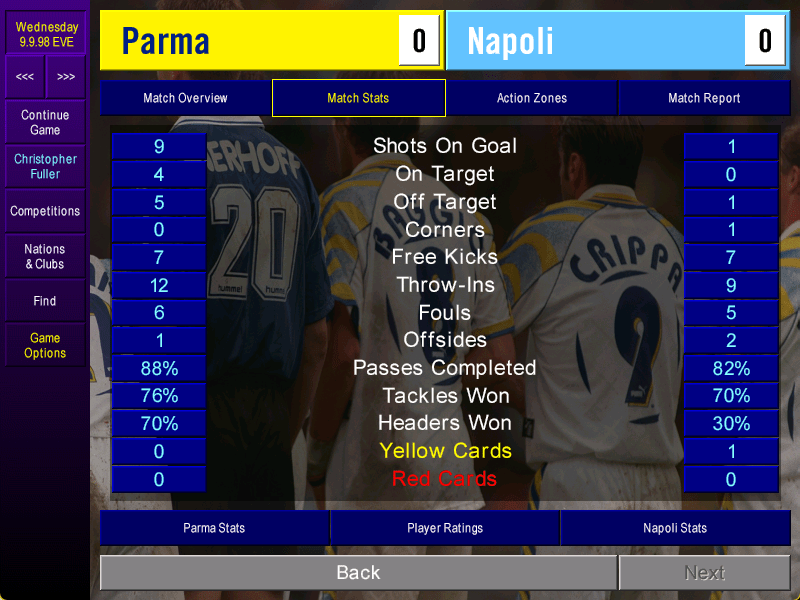Screen dimensions: 800x600
Task: Click the Wednesday 9.9.98 date box
Action: [x=45, y=35]
